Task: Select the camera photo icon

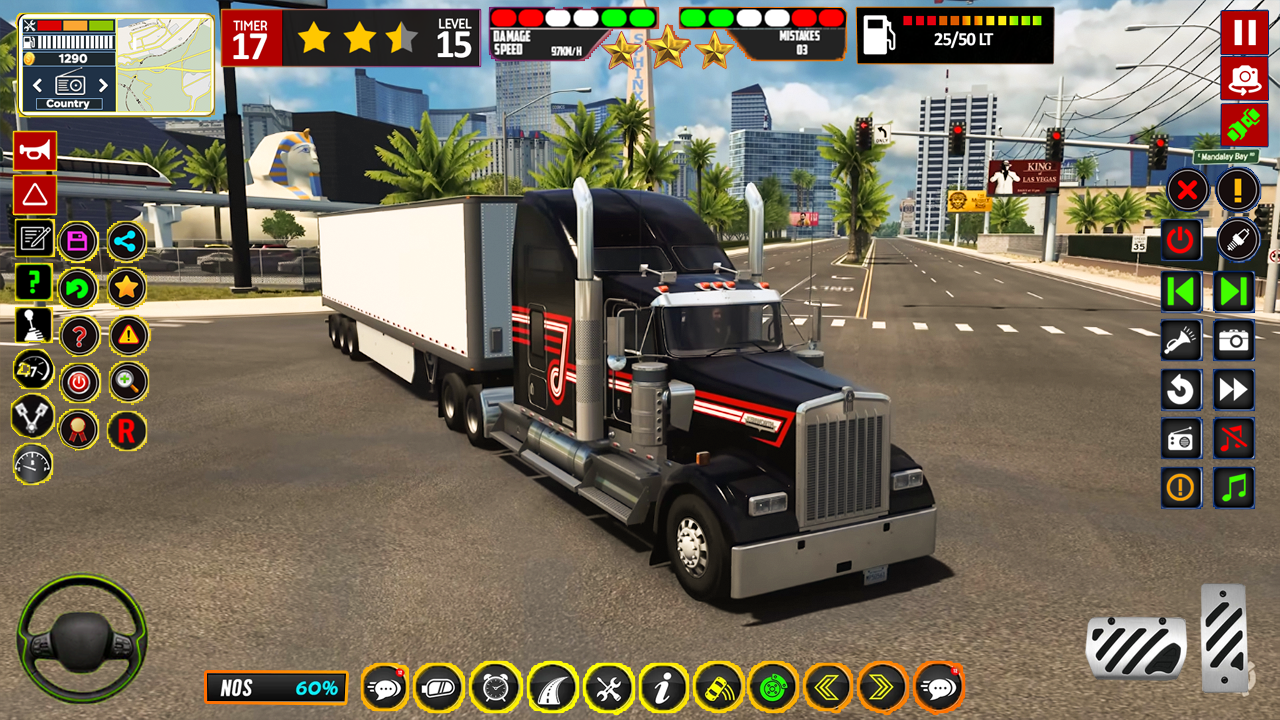Action: click(1233, 340)
